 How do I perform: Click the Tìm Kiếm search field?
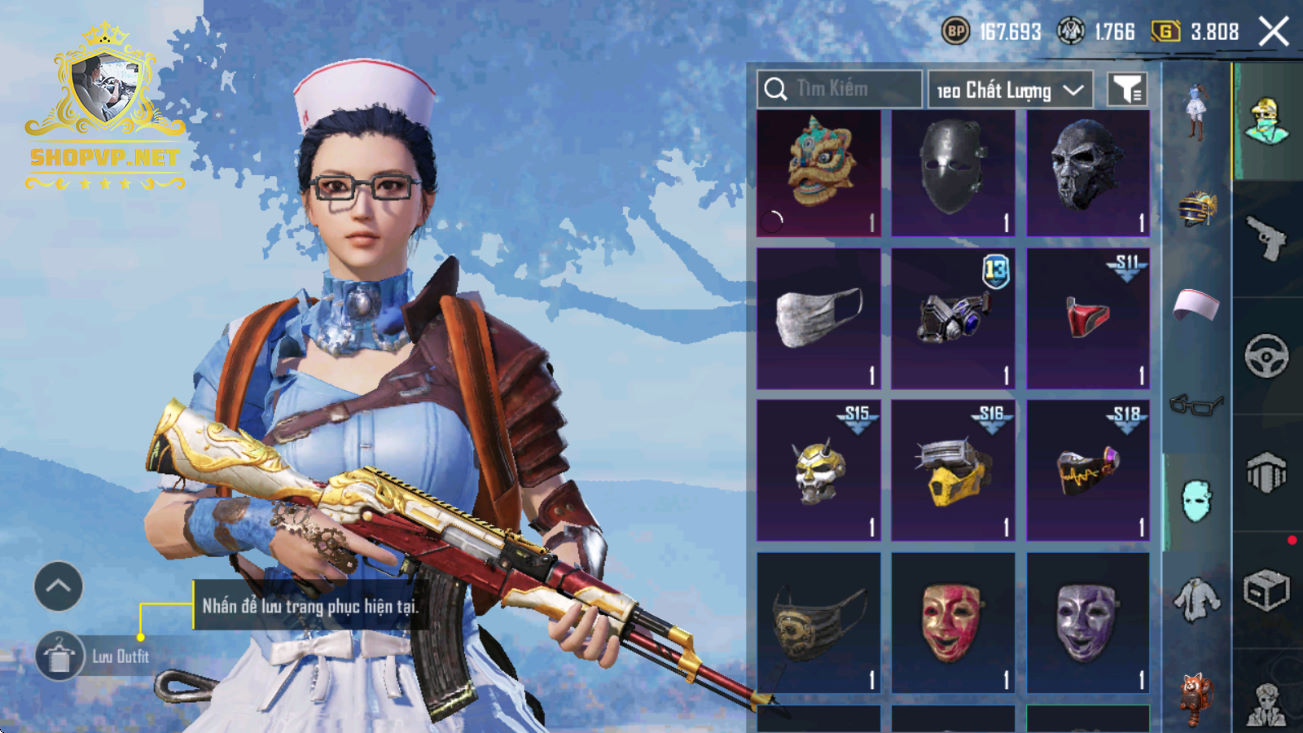click(x=839, y=90)
